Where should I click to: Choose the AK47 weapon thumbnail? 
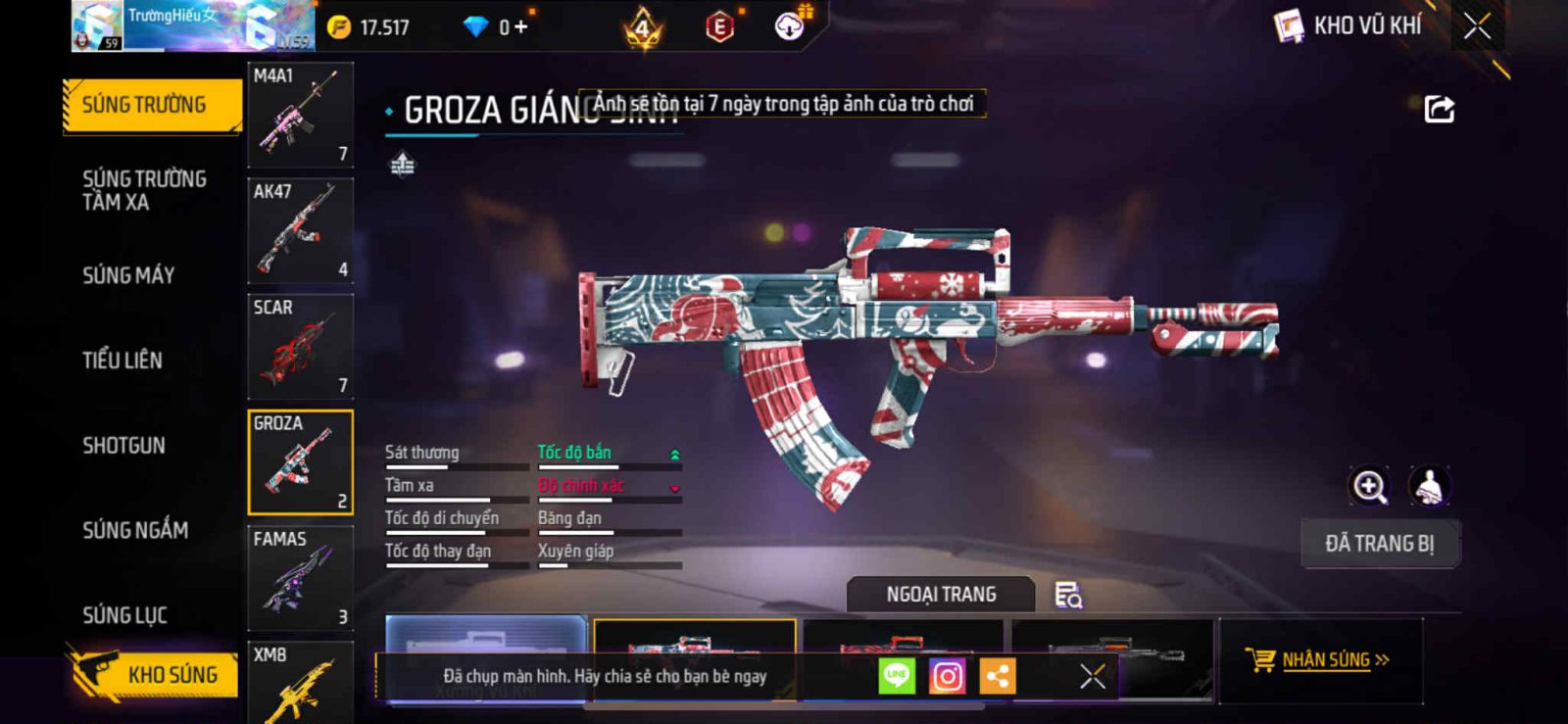pos(300,230)
